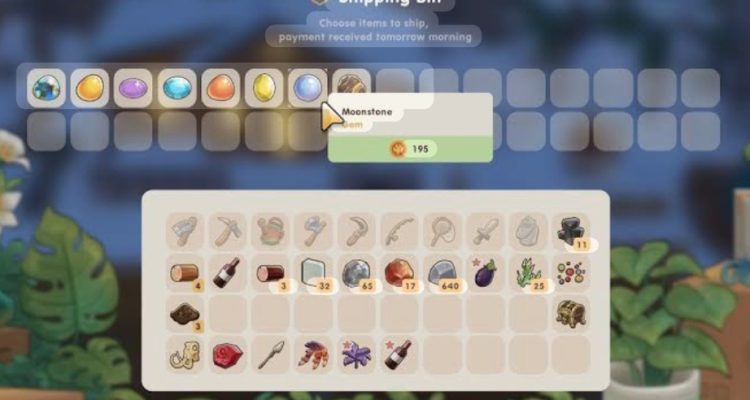Viewport: 750px width, 400px height.
Task: Click the greyed-out watering can slot
Action: 271,231
